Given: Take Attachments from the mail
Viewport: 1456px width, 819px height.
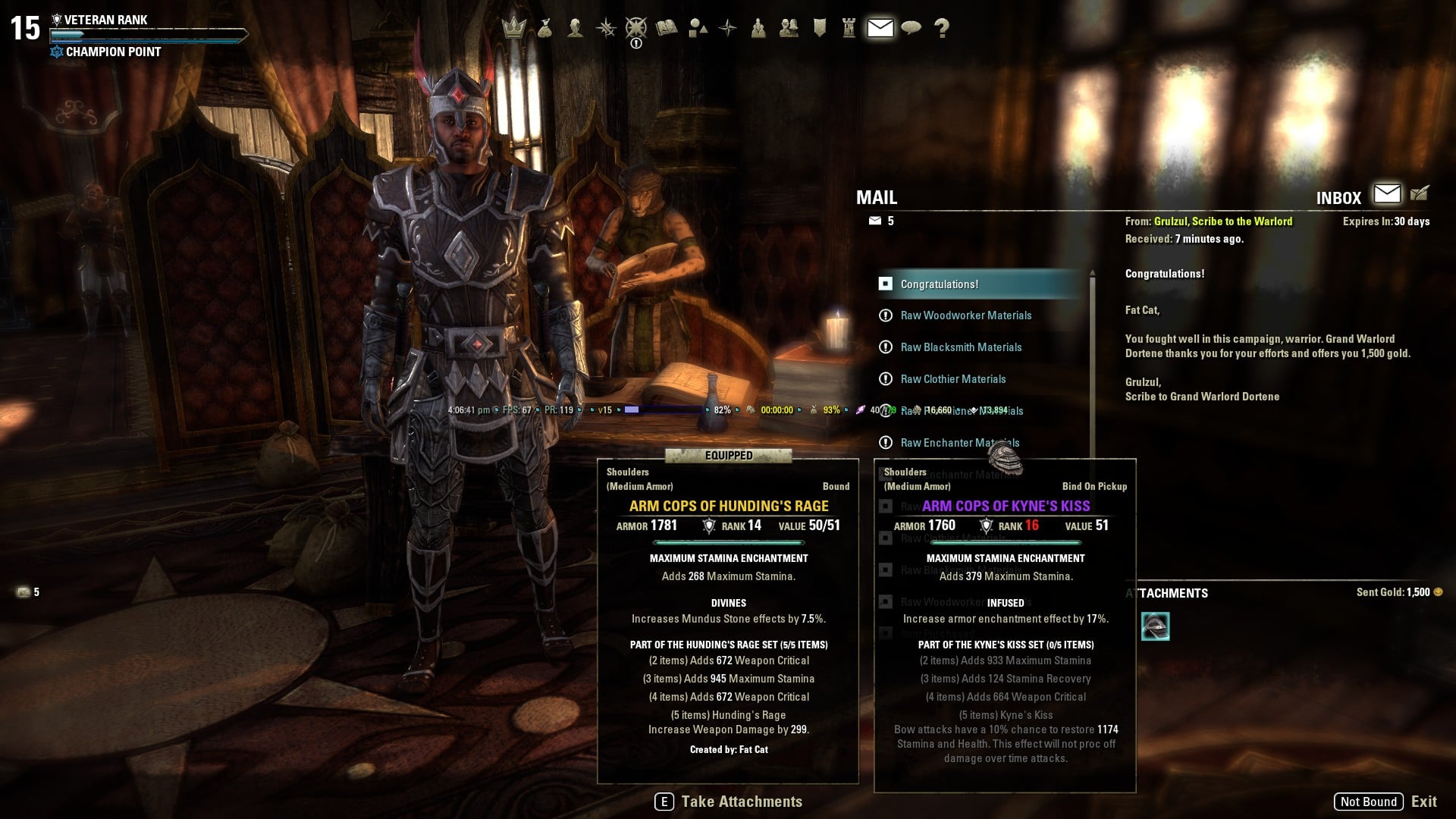Looking at the screenshot, I should coord(729,802).
